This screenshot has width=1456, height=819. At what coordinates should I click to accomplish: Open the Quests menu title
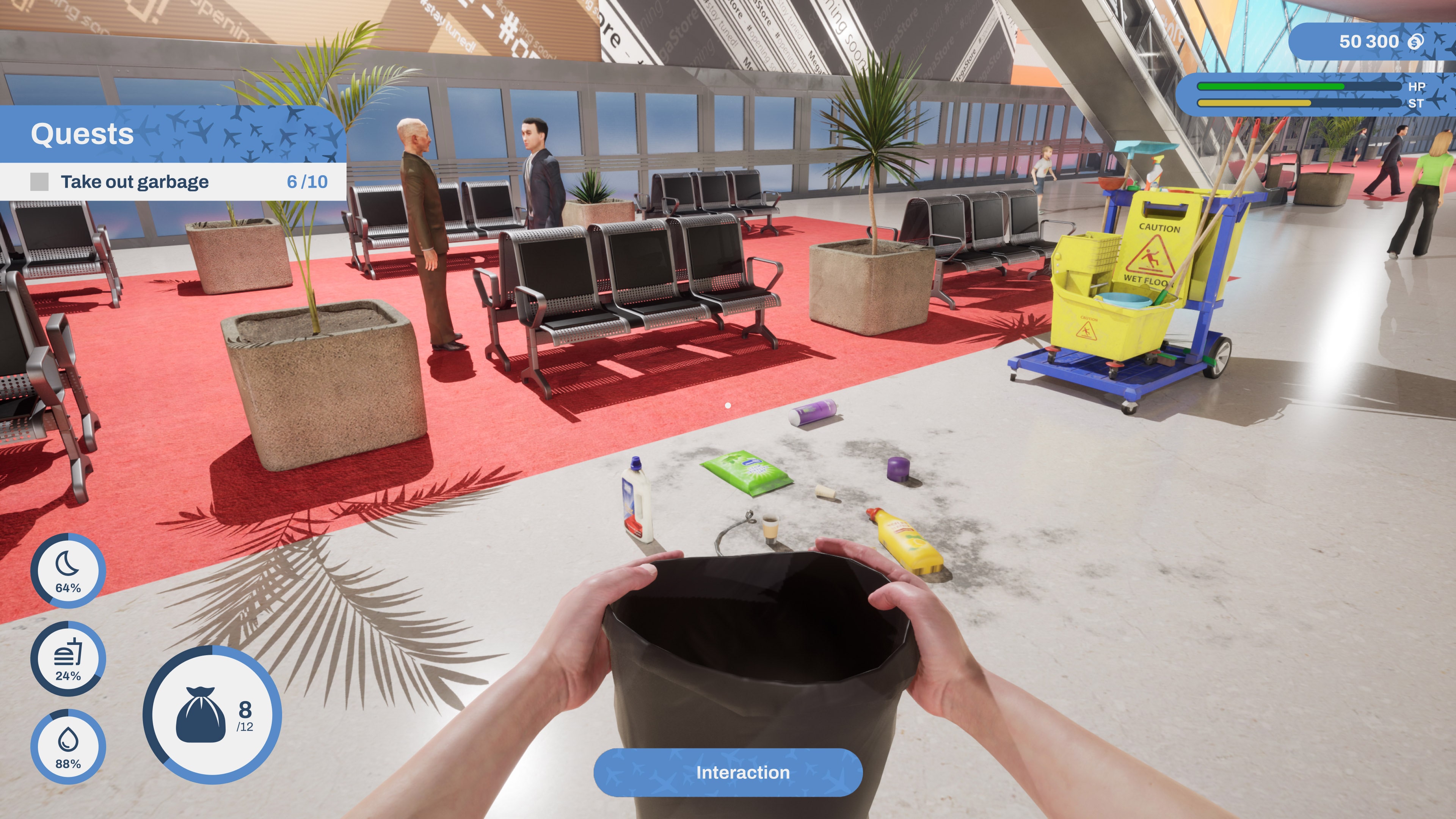click(83, 134)
